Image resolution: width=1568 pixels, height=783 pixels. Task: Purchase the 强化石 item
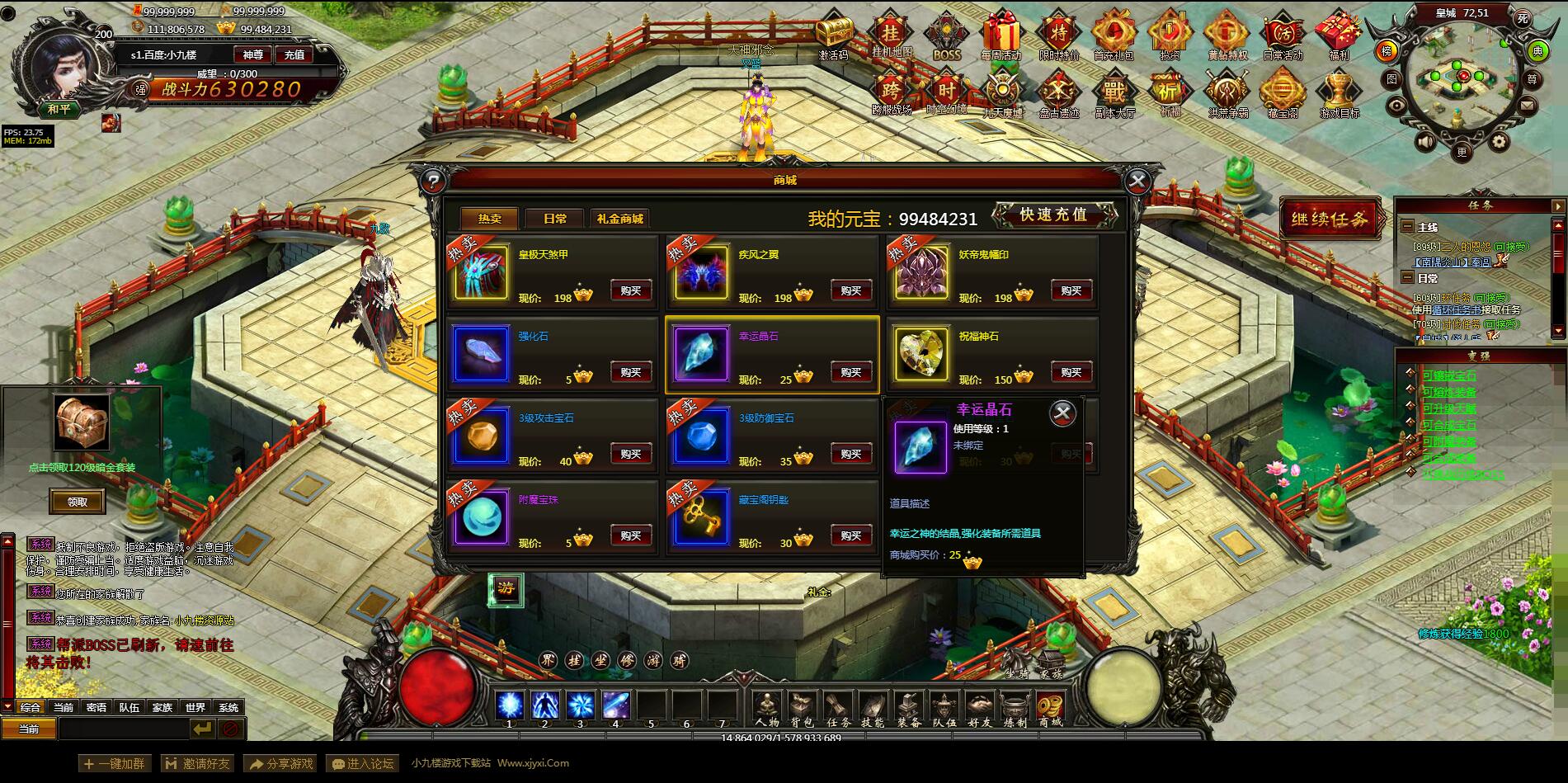[631, 372]
